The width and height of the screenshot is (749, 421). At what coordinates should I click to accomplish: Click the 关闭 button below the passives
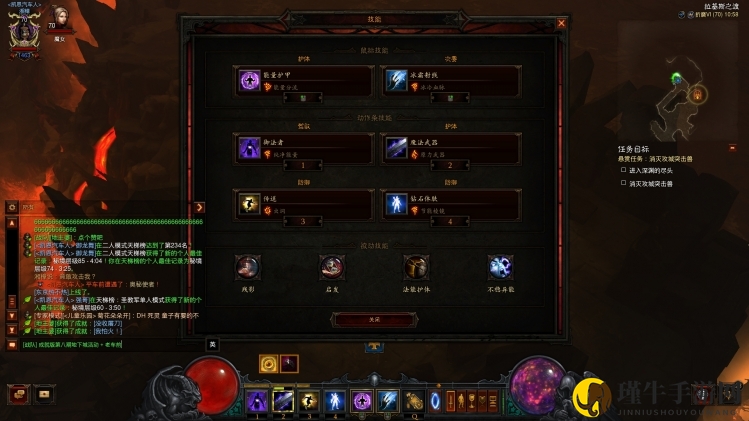(374, 319)
